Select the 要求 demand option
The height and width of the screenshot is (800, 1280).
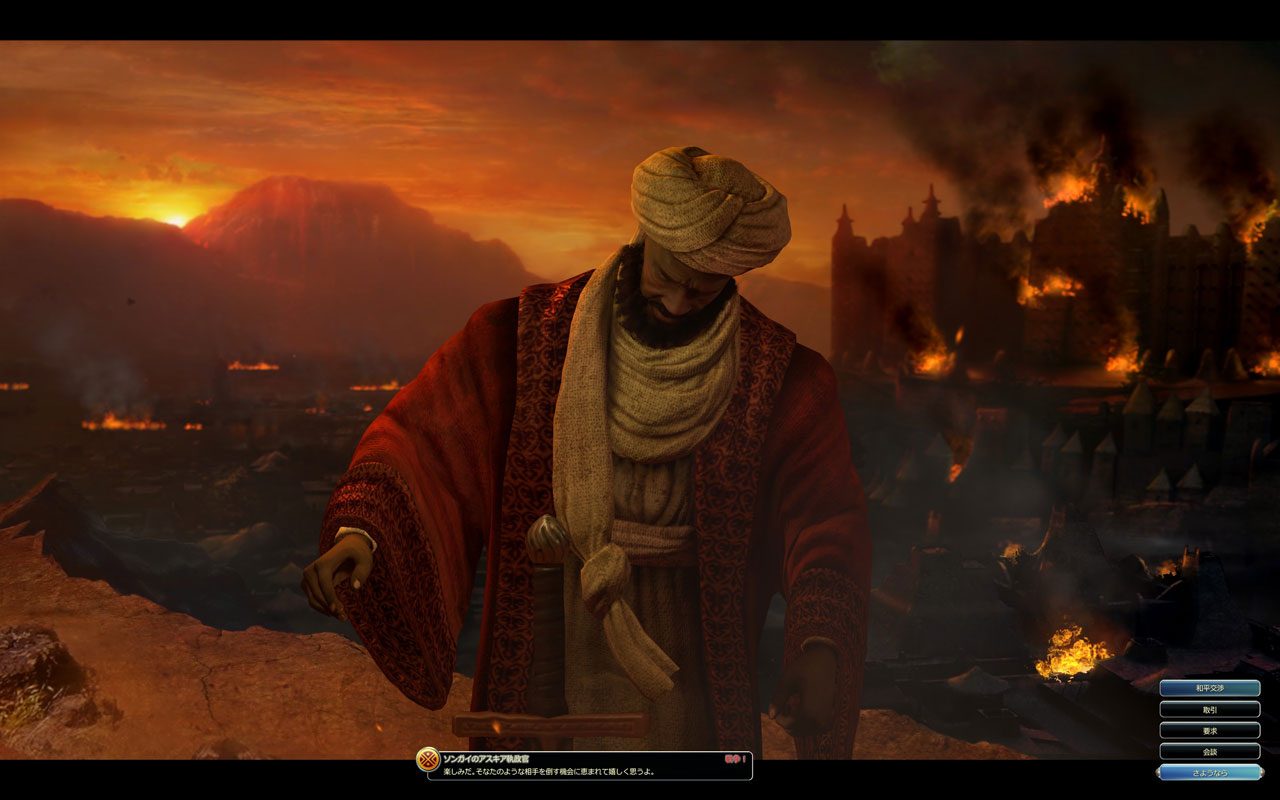[1210, 730]
